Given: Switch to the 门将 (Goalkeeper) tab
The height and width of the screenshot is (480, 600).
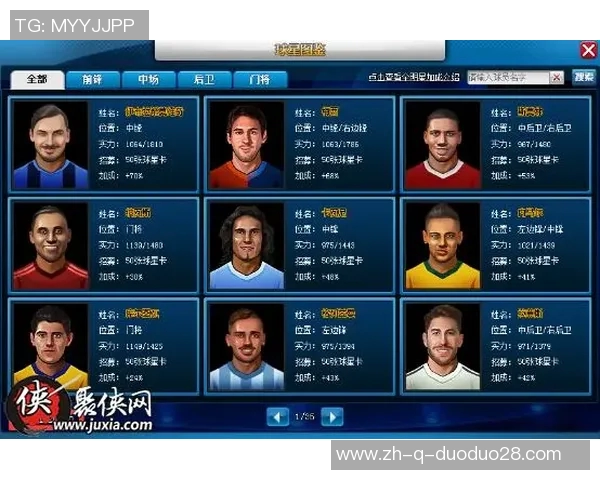Looking at the screenshot, I should click(259, 79).
